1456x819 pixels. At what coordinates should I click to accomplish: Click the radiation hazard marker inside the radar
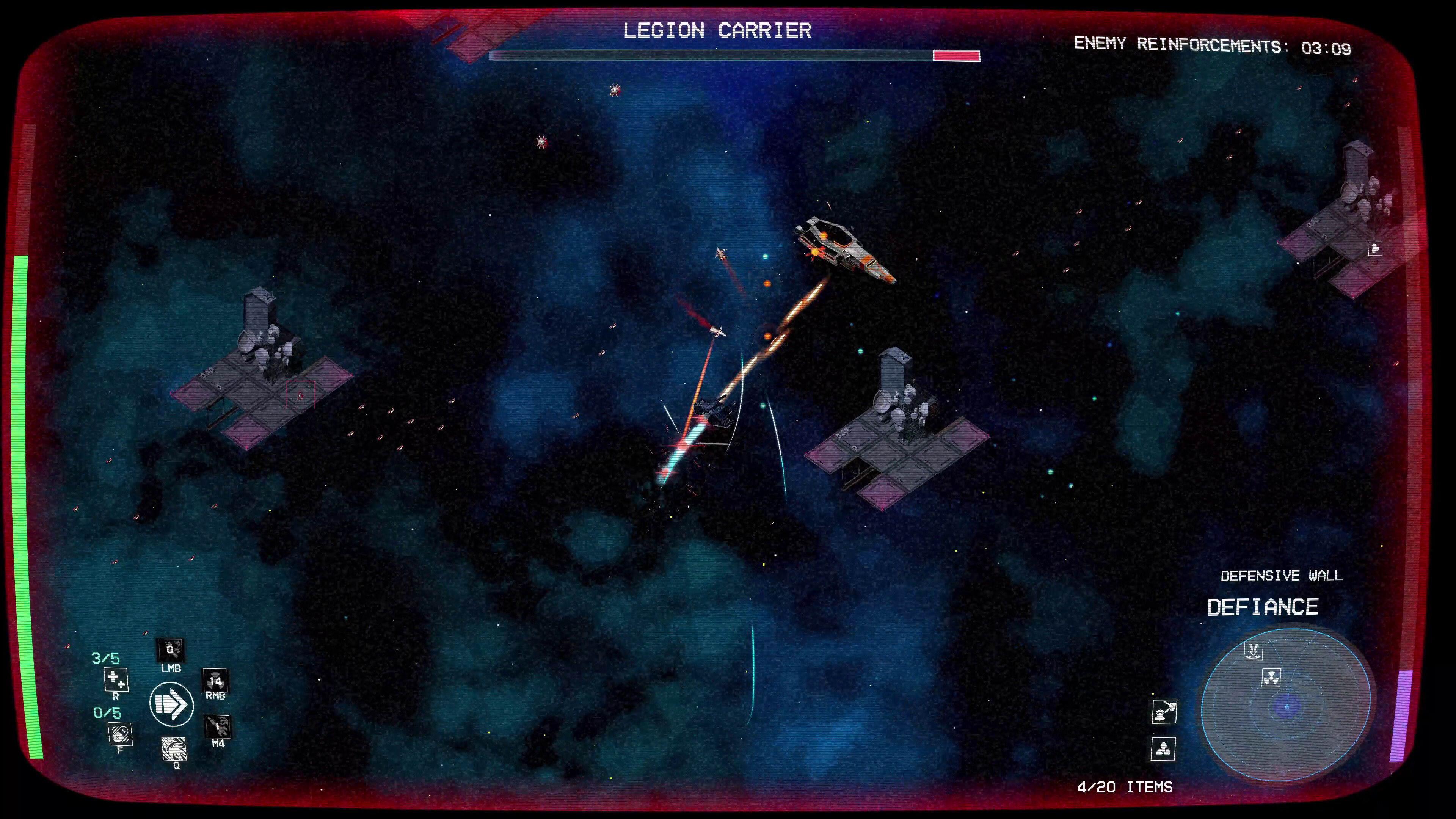tap(1272, 677)
